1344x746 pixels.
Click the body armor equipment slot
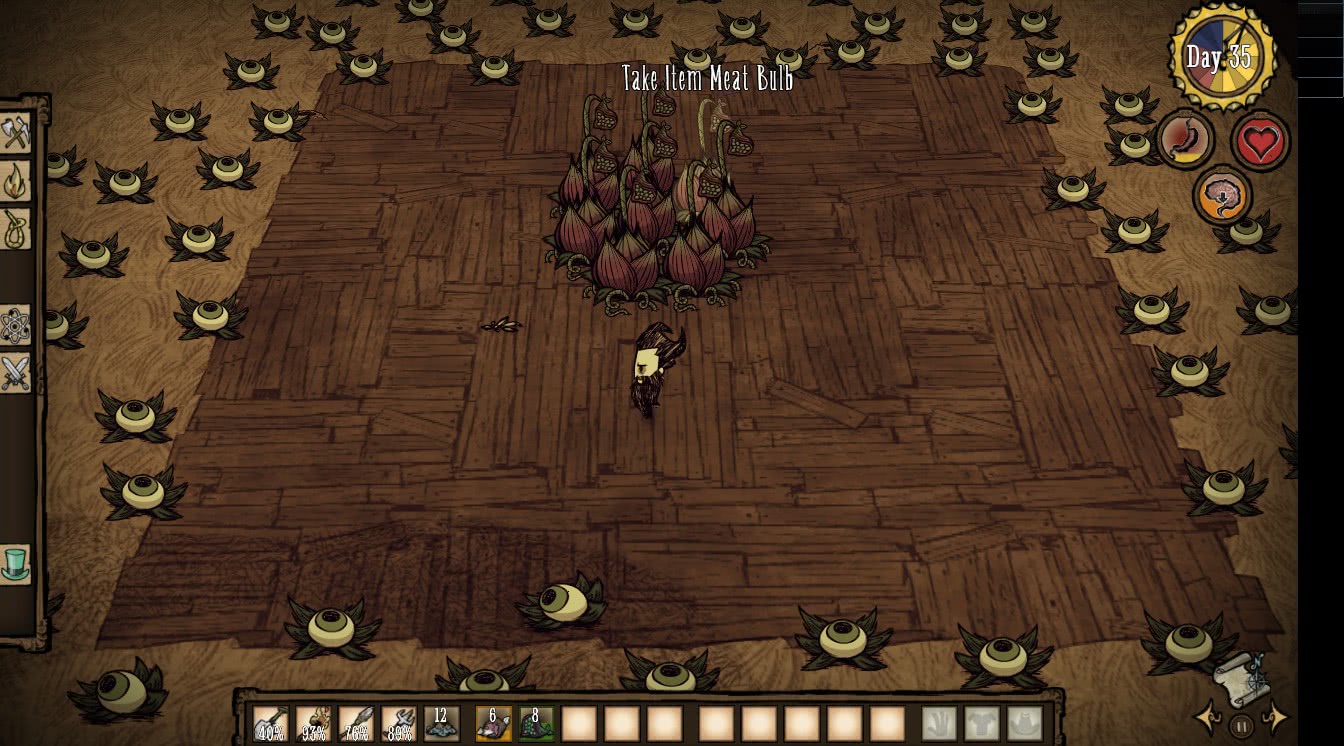(x=981, y=723)
